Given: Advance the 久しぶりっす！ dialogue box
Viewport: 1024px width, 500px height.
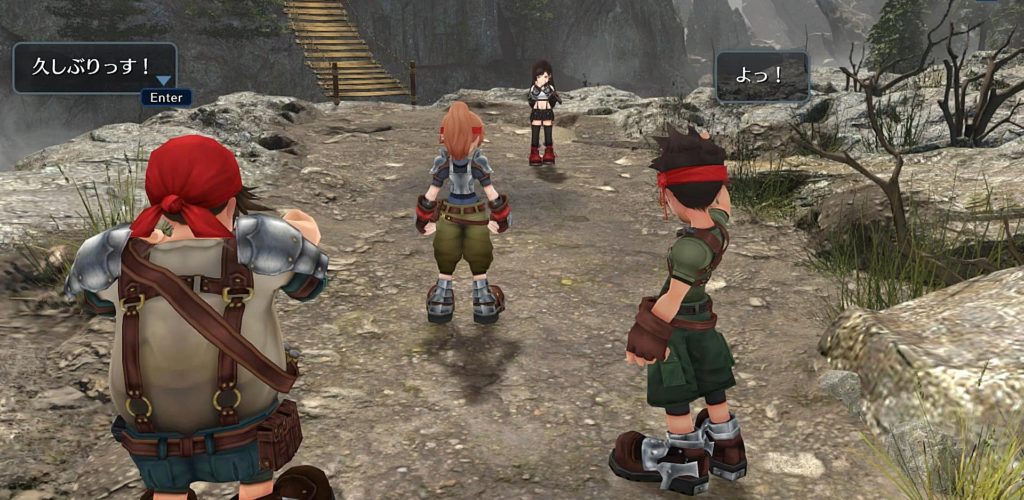Looking at the screenshot, I should pos(166,97).
